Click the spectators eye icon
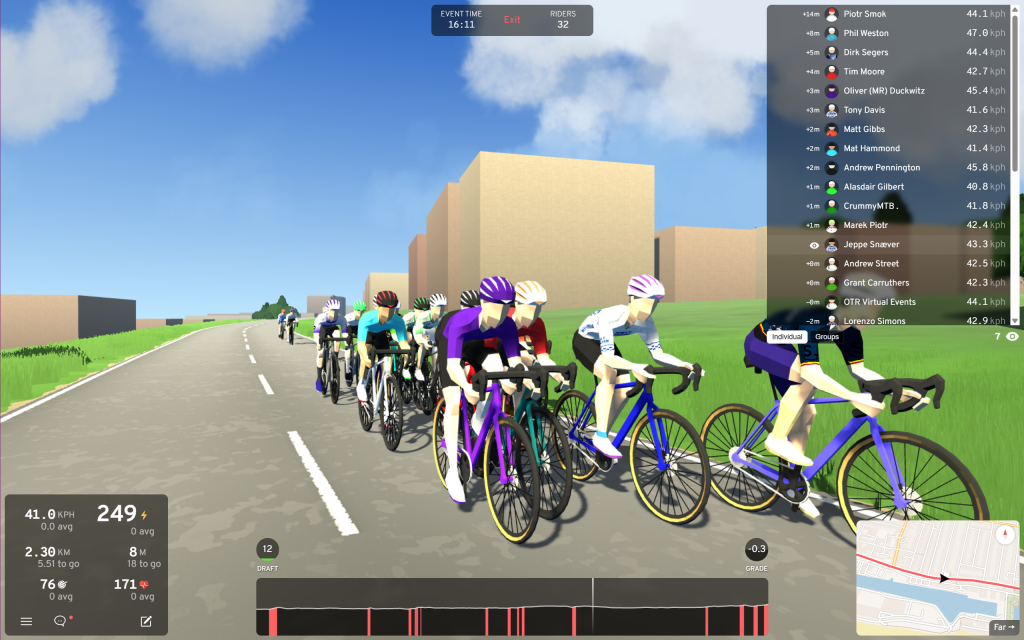The height and width of the screenshot is (640, 1024). pyautogui.click(x=1012, y=337)
